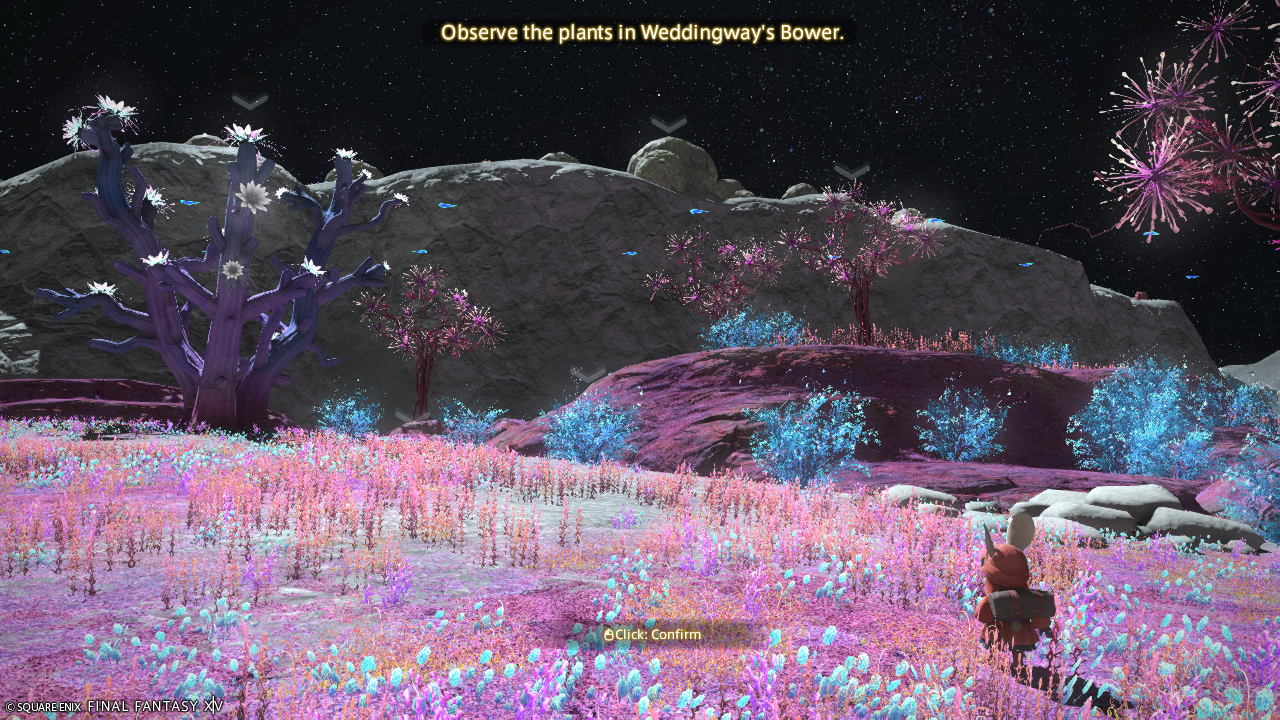Select the faint chevron marker above the blue bush
This screenshot has width=1280, height=720.
[588, 376]
